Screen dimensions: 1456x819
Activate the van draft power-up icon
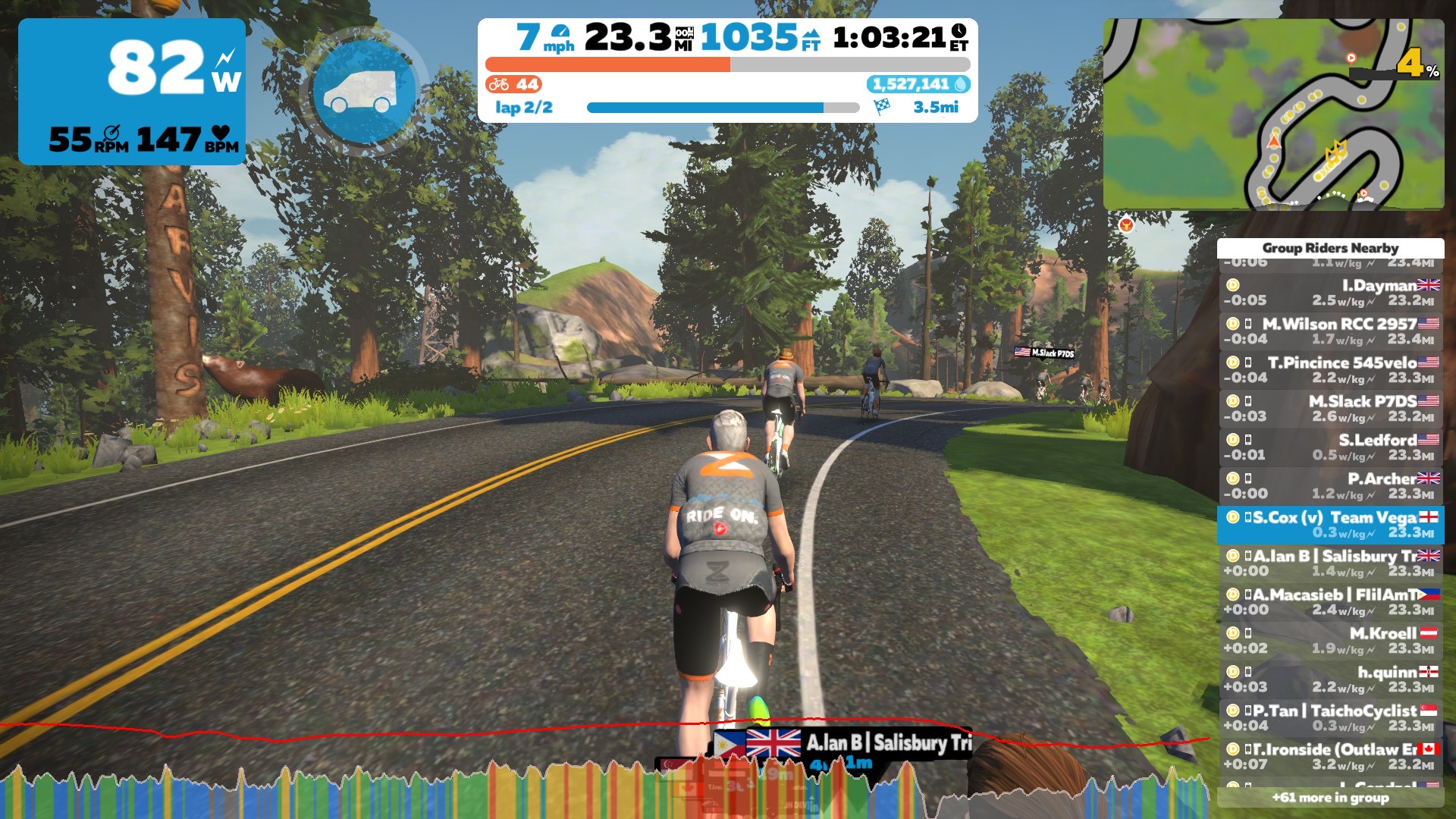(x=363, y=93)
